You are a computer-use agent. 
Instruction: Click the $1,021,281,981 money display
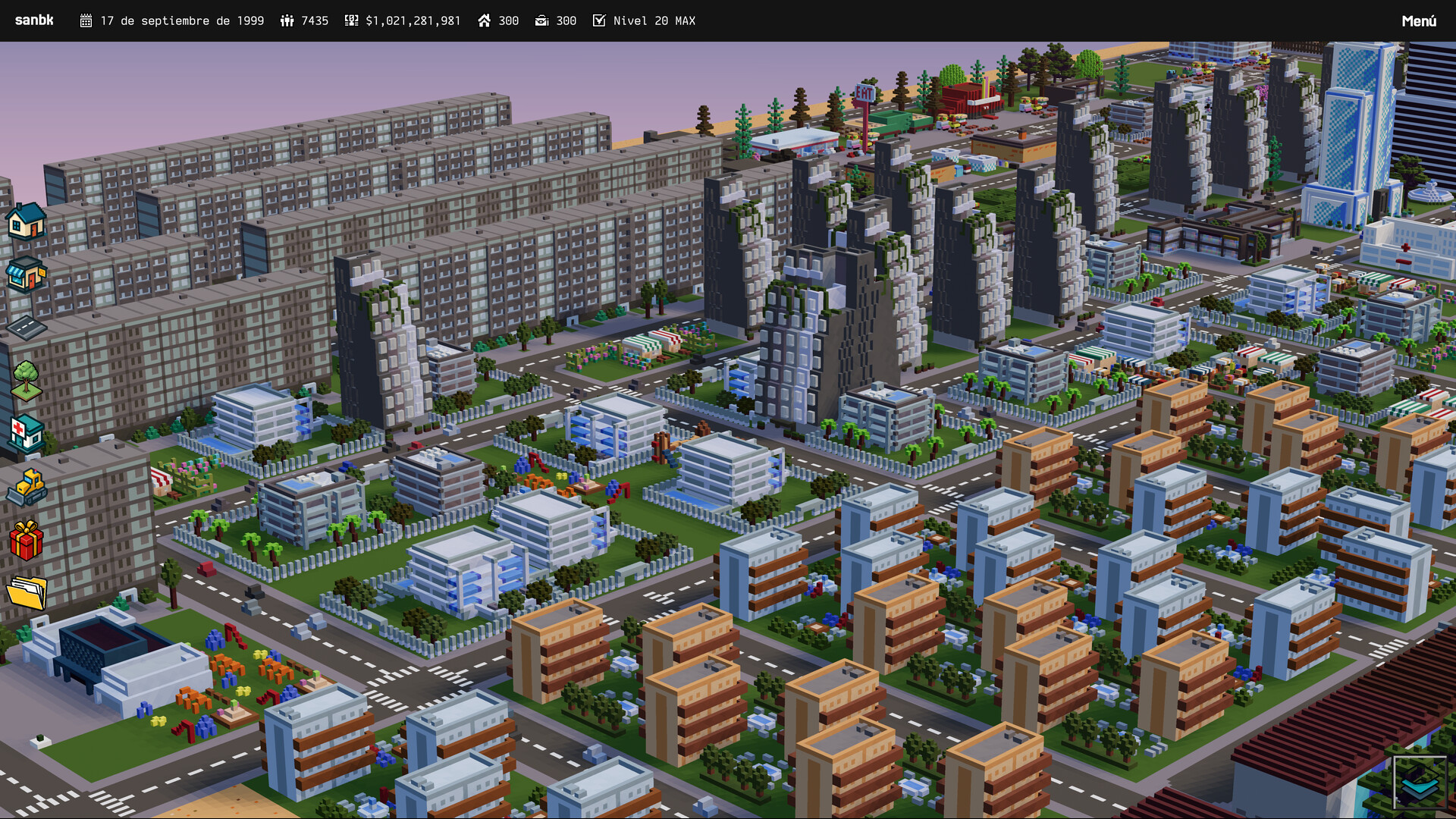[413, 20]
